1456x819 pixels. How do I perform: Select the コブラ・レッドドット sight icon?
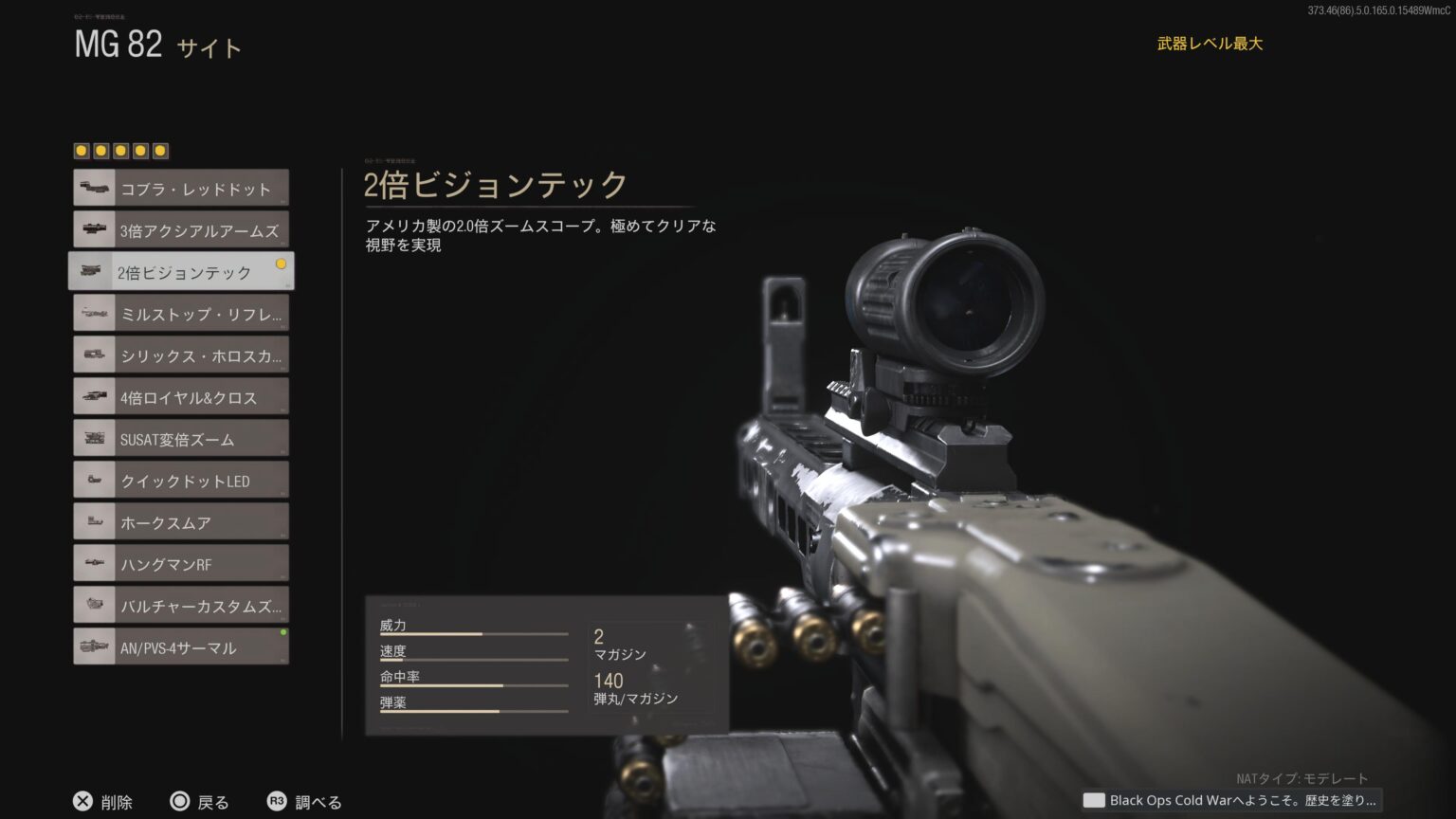click(x=93, y=187)
